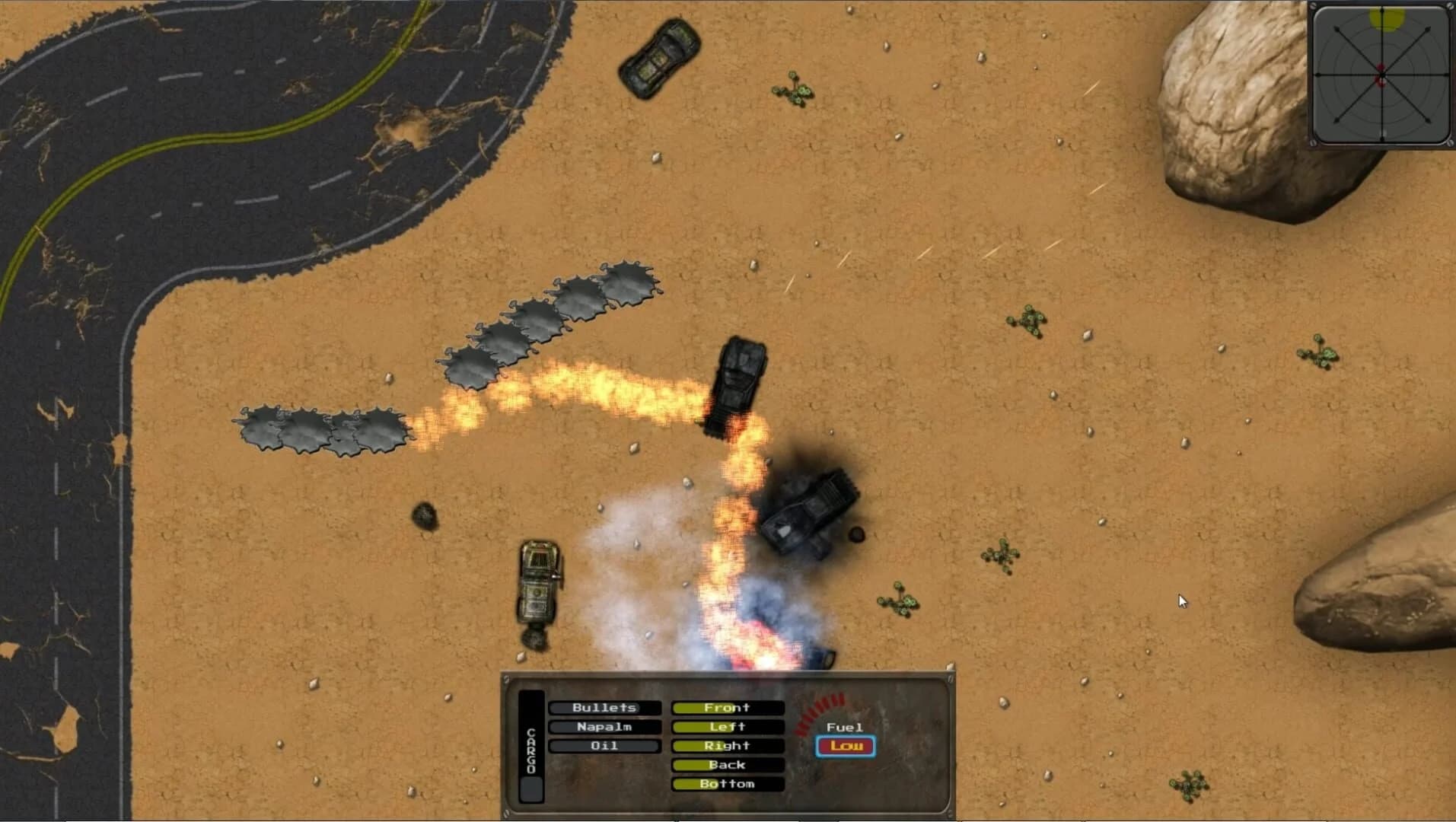Click the Right armor indicator
The image size is (1456, 822).
(x=726, y=745)
